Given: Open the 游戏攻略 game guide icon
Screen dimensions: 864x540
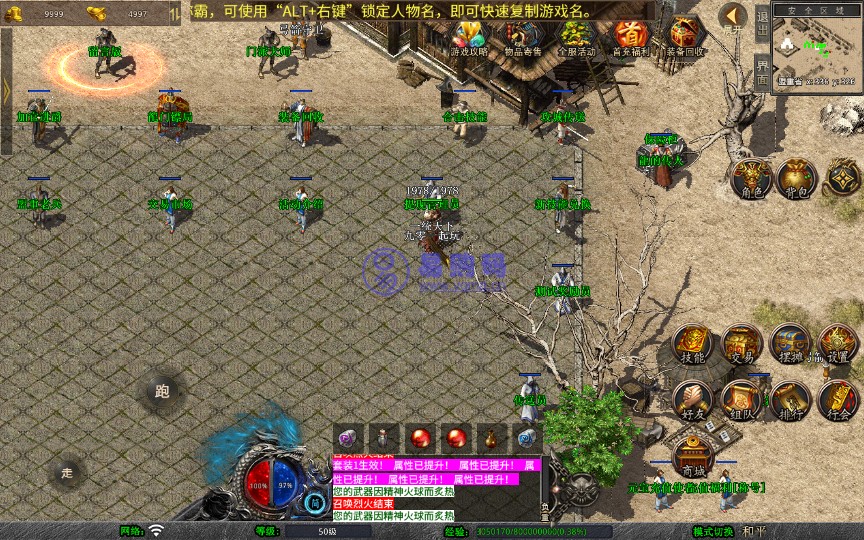Looking at the screenshot, I should pyautogui.click(x=468, y=38).
